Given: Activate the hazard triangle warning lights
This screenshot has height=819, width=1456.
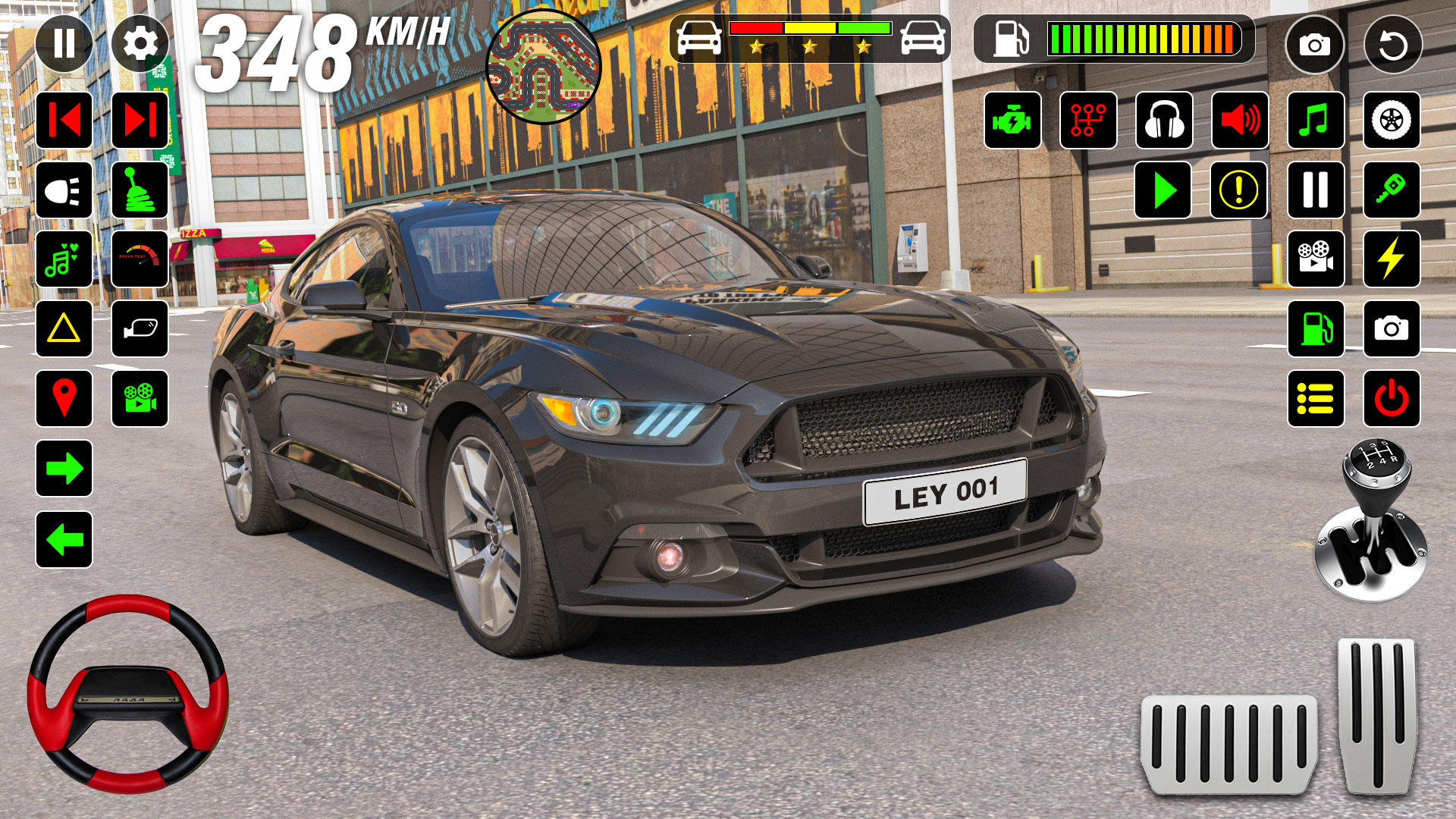Looking at the screenshot, I should pyautogui.click(x=64, y=329).
